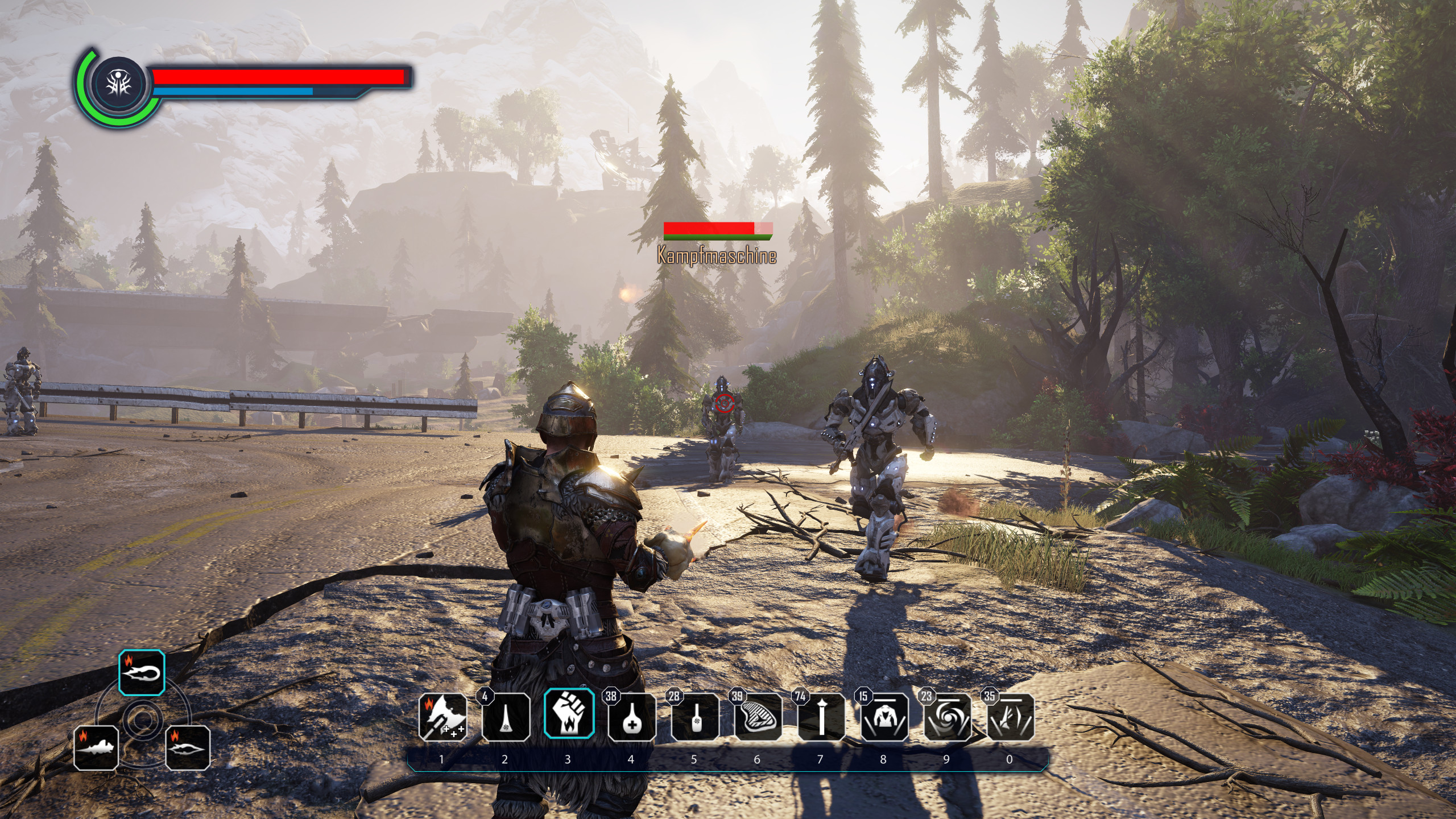Click the faction emblem beside the health bar
The width and height of the screenshot is (1456, 819).
[x=119, y=84]
